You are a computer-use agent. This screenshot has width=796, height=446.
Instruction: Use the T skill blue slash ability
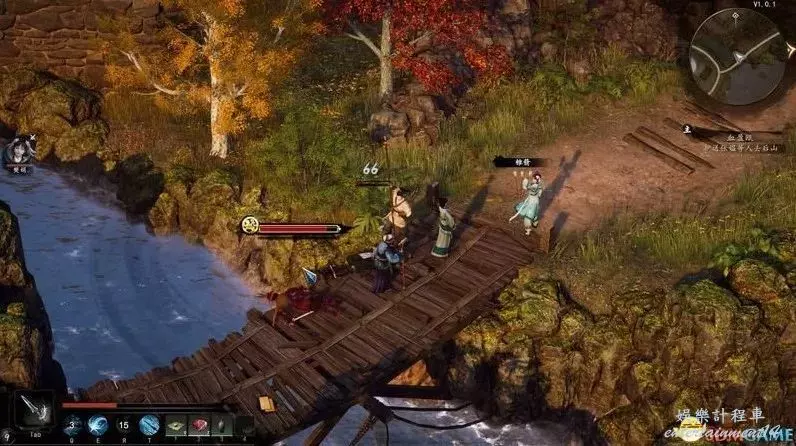149,424
